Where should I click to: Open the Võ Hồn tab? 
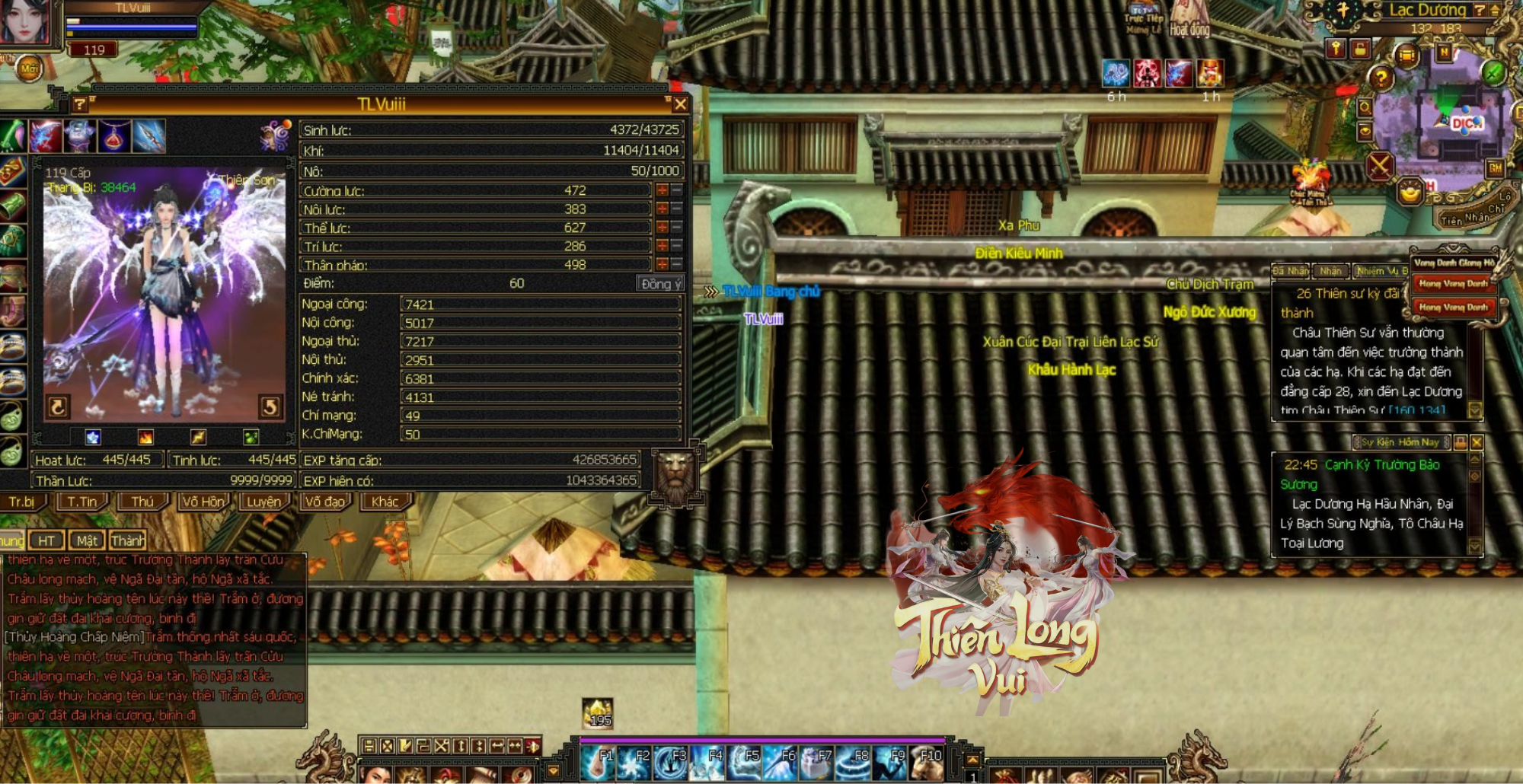click(x=203, y=502)
